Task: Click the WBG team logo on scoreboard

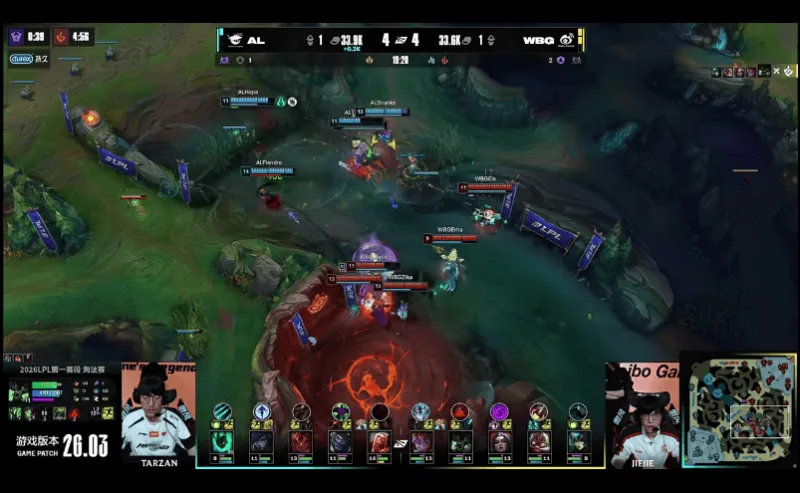Action: pos(566,40)
